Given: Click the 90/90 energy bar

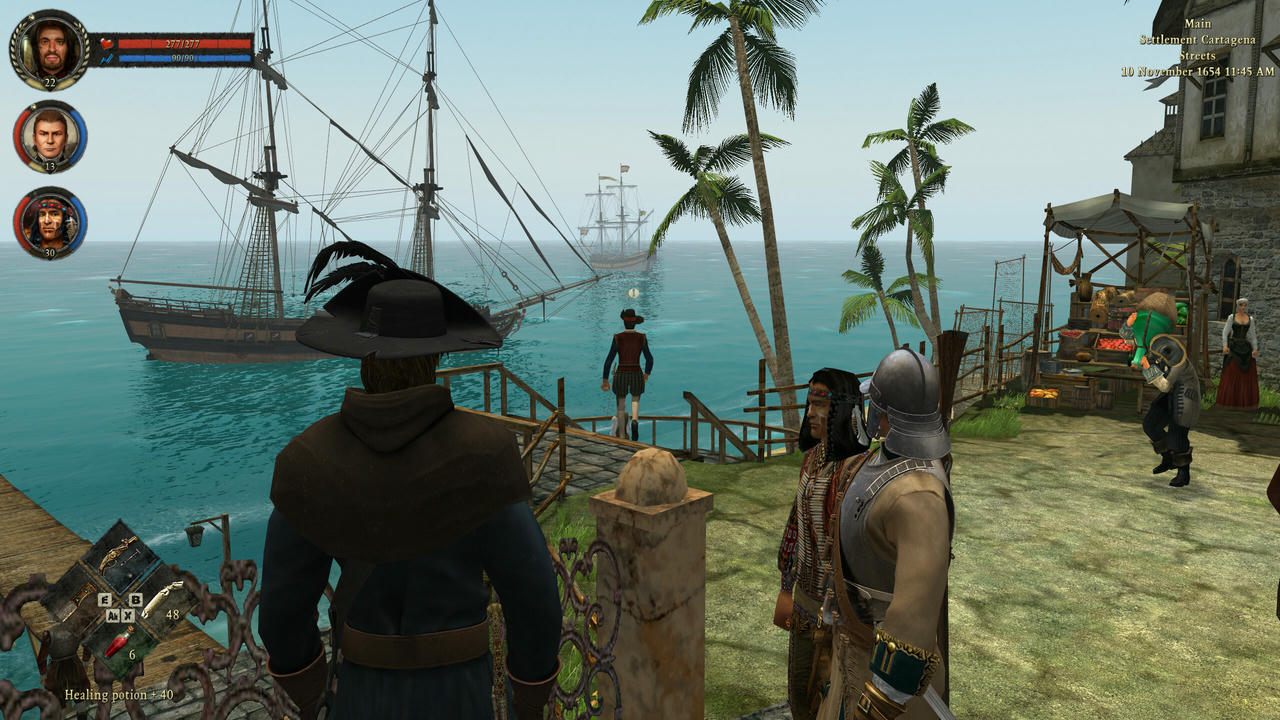Looking at the screenshot, I should coord(183,58).
